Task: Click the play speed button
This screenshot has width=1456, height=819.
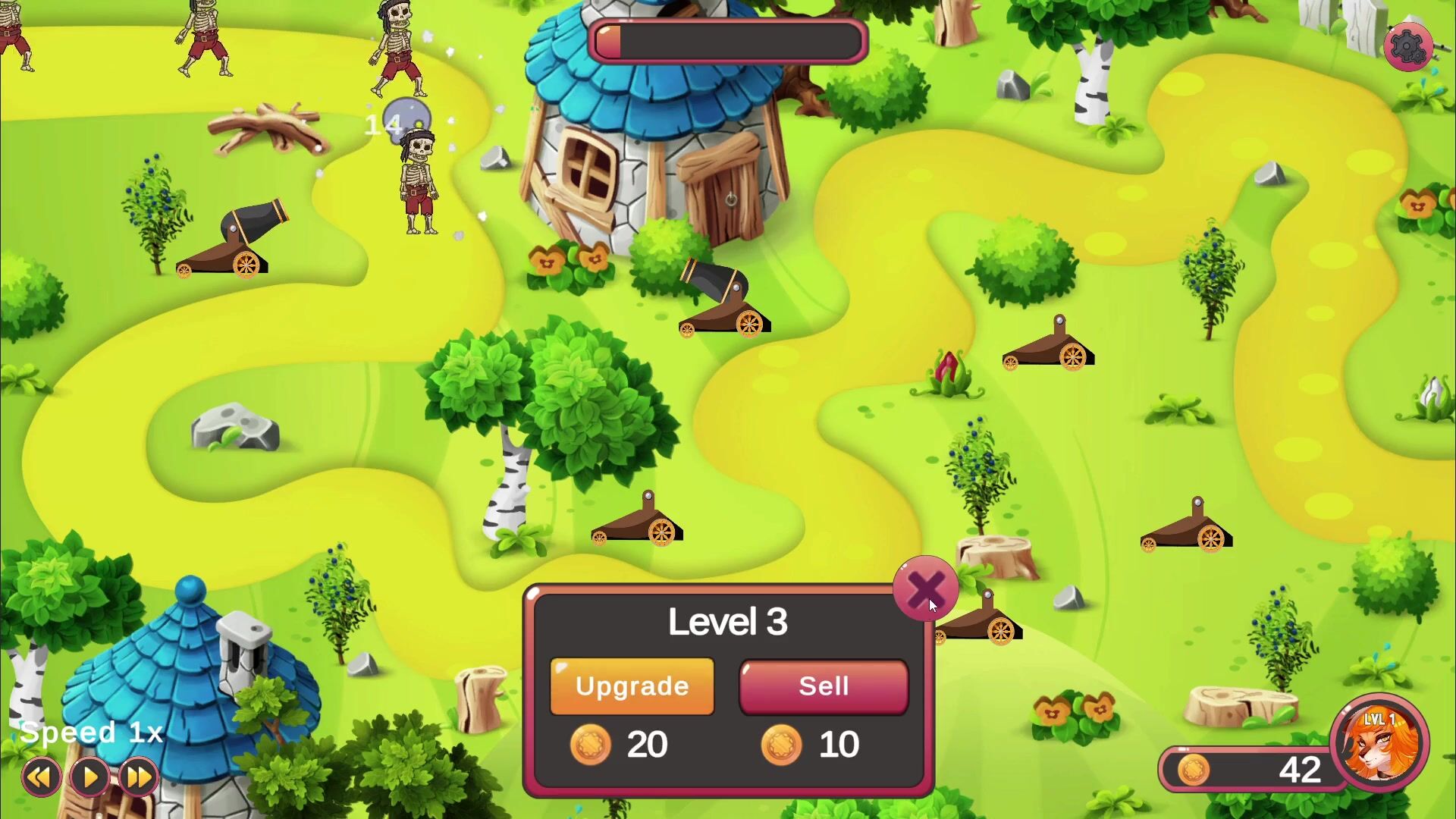Action: point(90,777)
